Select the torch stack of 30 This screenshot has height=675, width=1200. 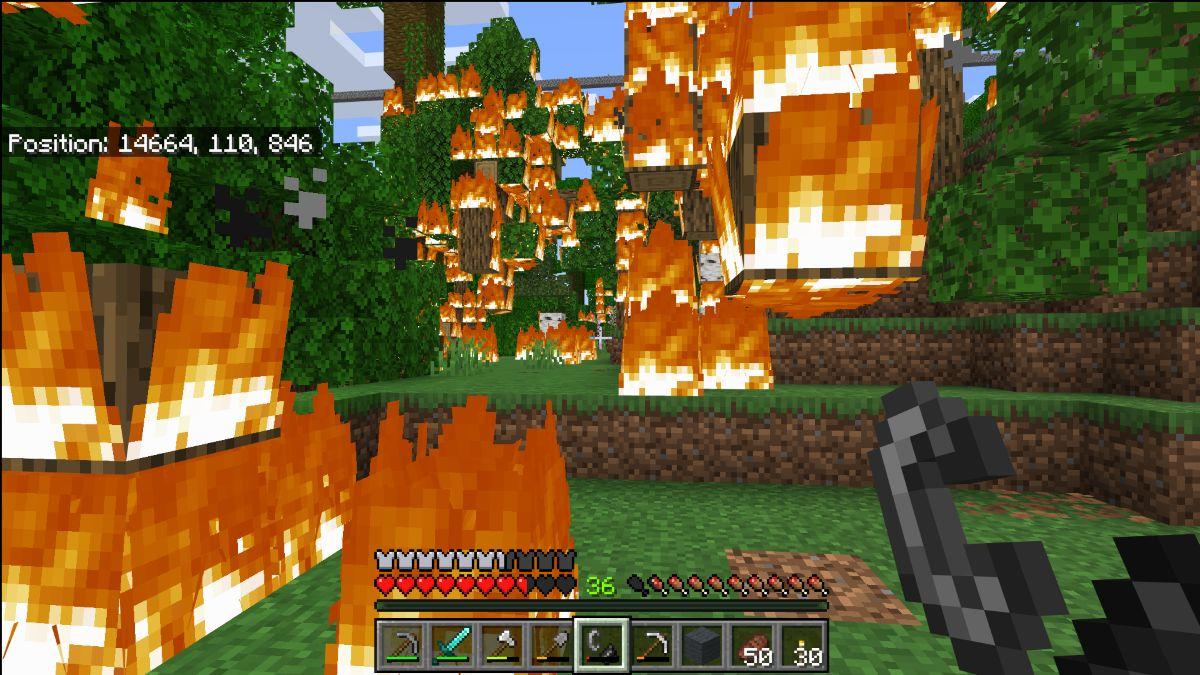coord(802,645)
